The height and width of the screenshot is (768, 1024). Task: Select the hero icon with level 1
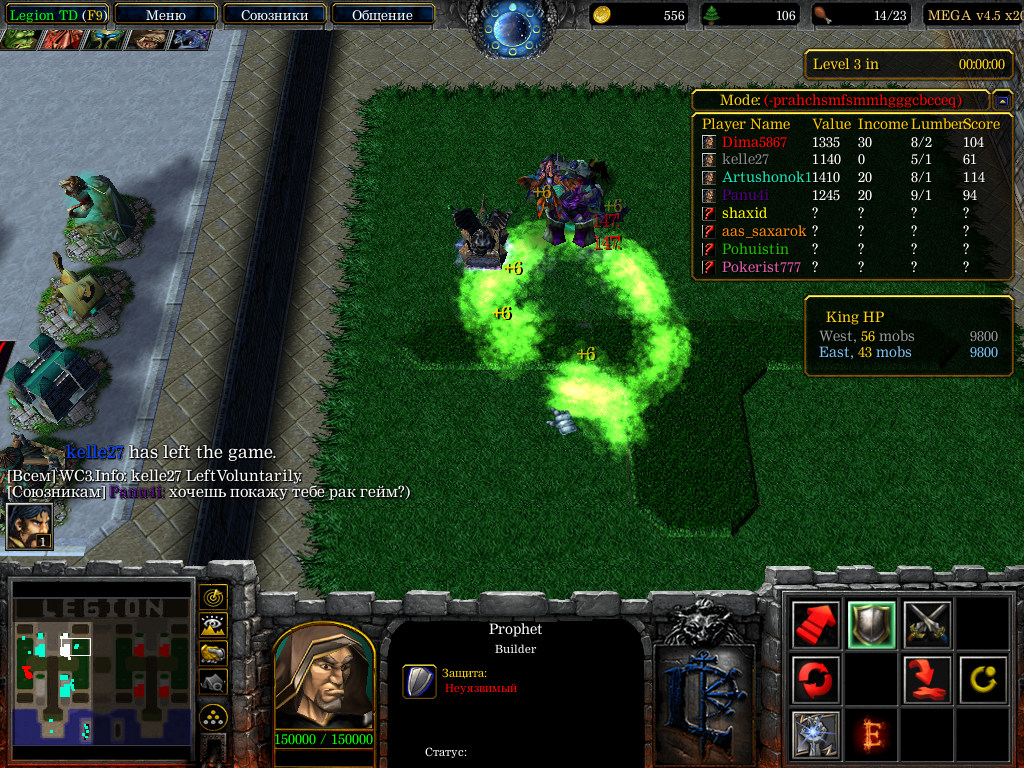pos(29,526)
